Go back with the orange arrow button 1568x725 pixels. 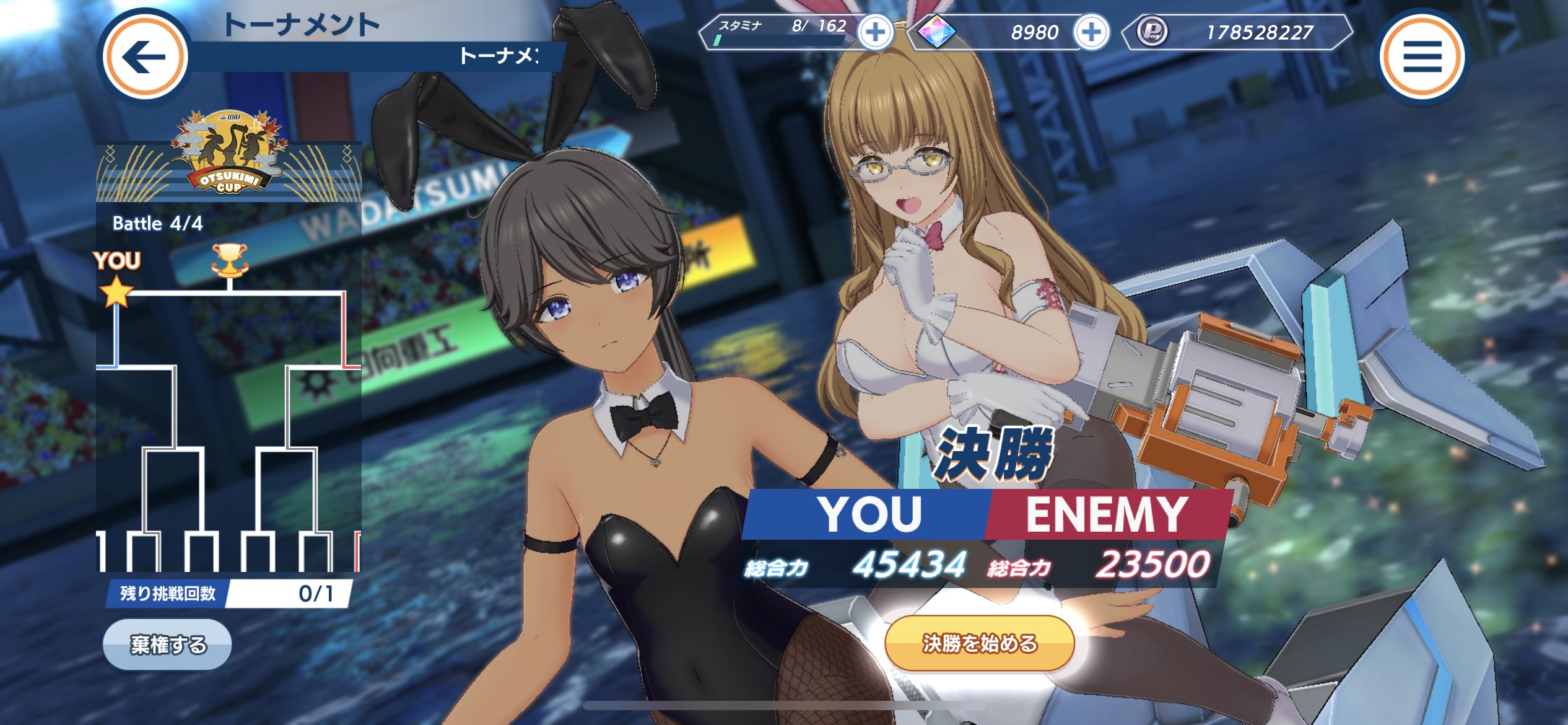click(x=145, y=57)
